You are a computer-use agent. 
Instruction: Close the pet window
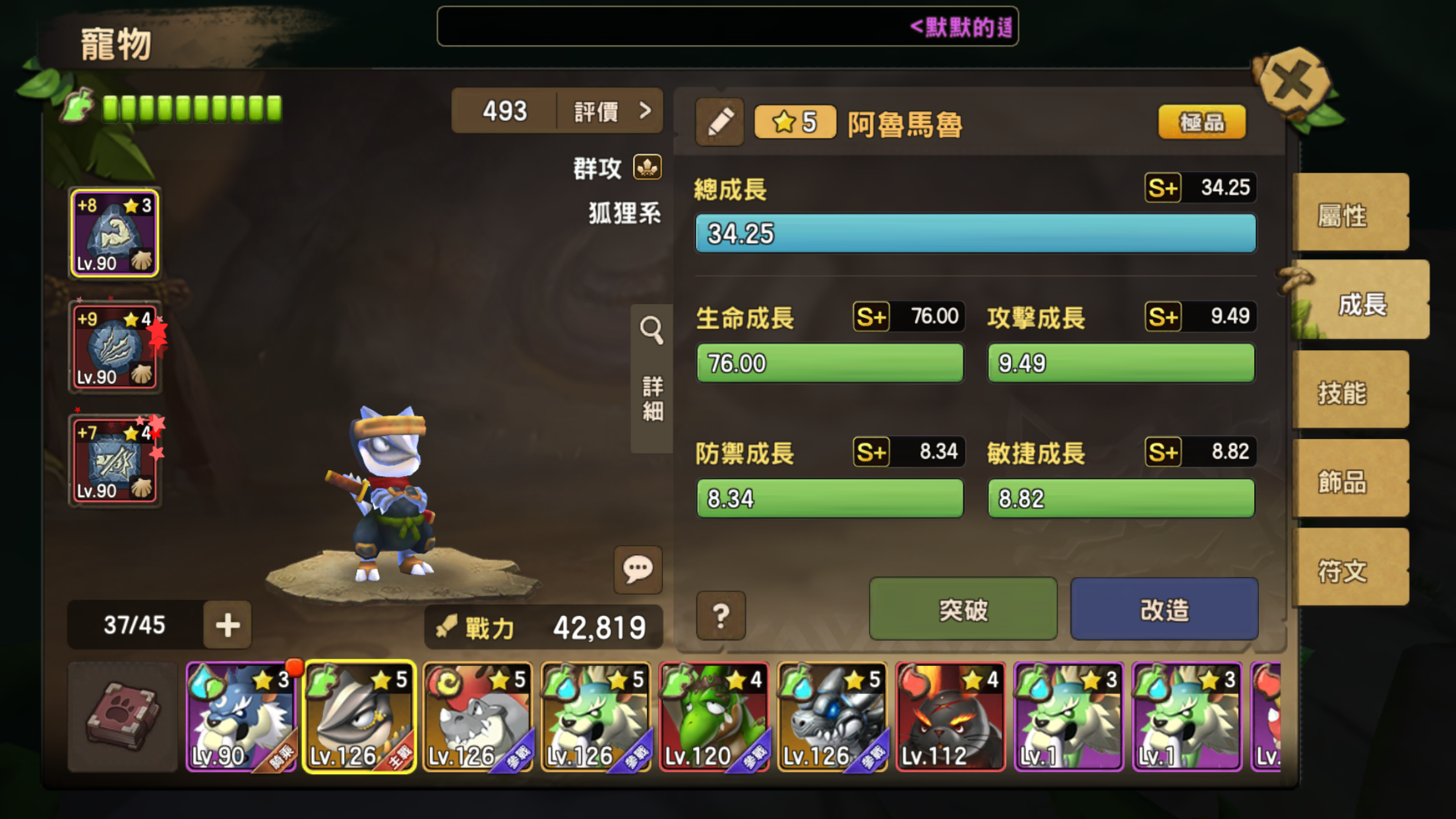1293,83
